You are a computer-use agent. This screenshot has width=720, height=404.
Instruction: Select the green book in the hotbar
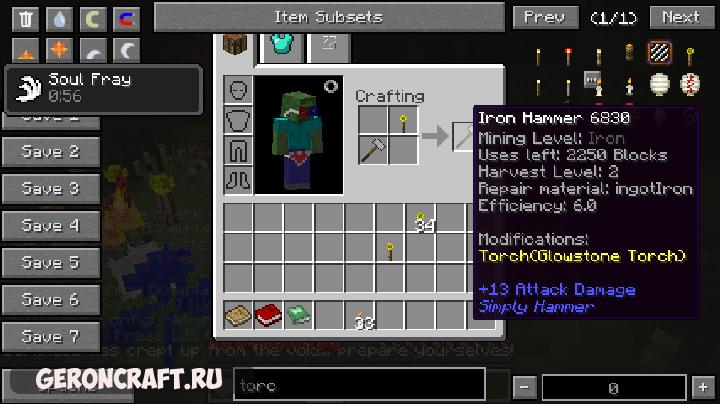coord(298,316)
